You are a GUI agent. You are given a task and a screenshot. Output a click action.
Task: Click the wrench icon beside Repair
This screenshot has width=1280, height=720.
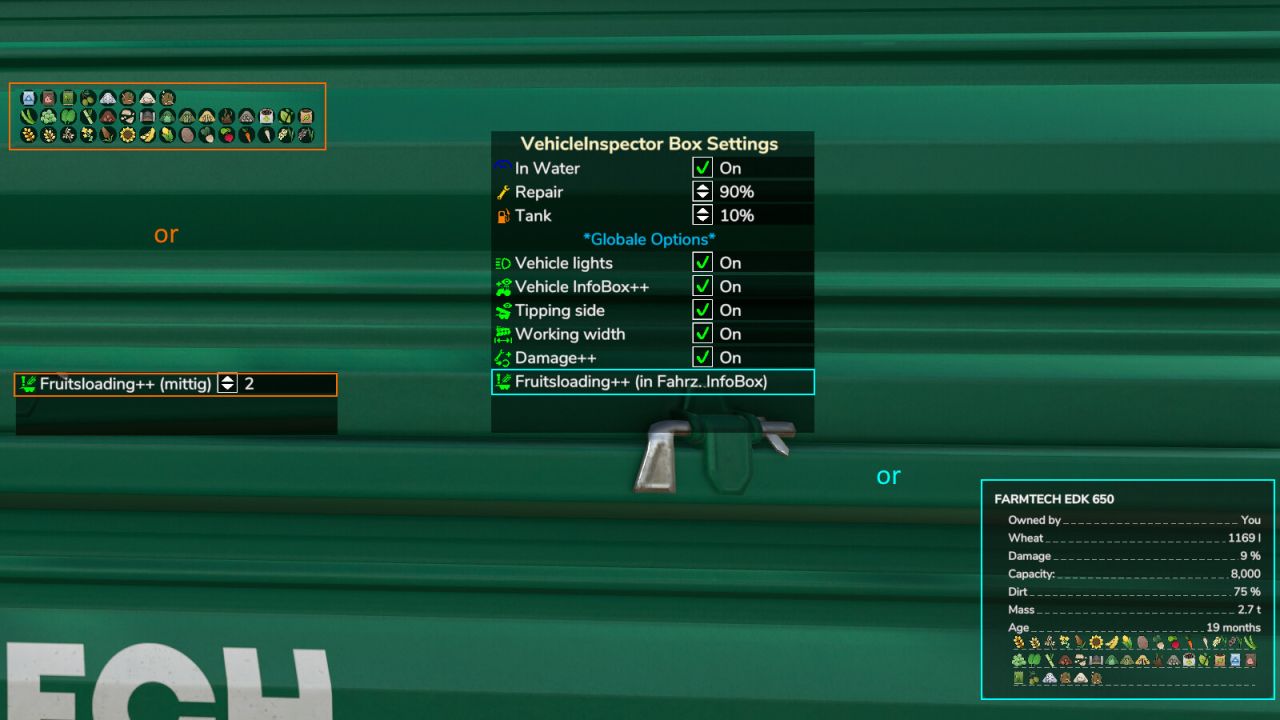tap(502, 192)
